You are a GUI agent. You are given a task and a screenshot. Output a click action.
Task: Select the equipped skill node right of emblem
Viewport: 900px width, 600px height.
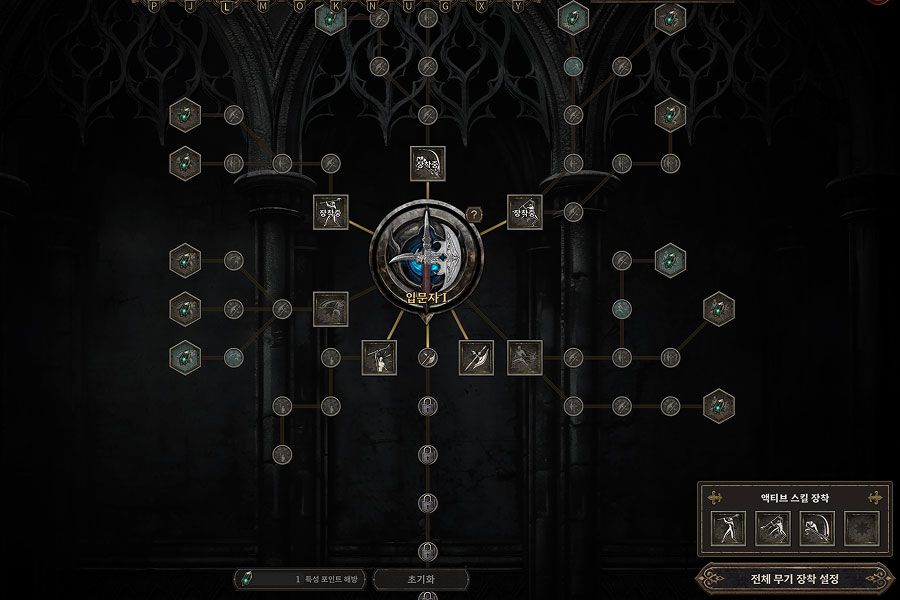pos(524,212)
